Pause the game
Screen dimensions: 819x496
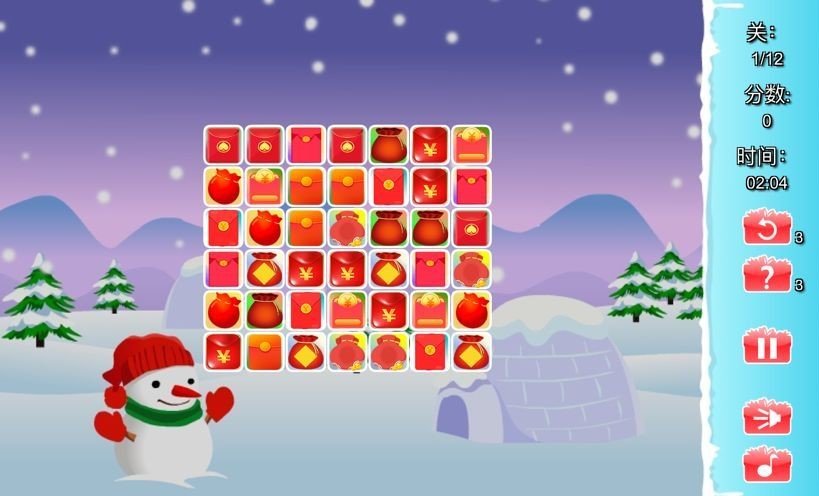point(766,347)
